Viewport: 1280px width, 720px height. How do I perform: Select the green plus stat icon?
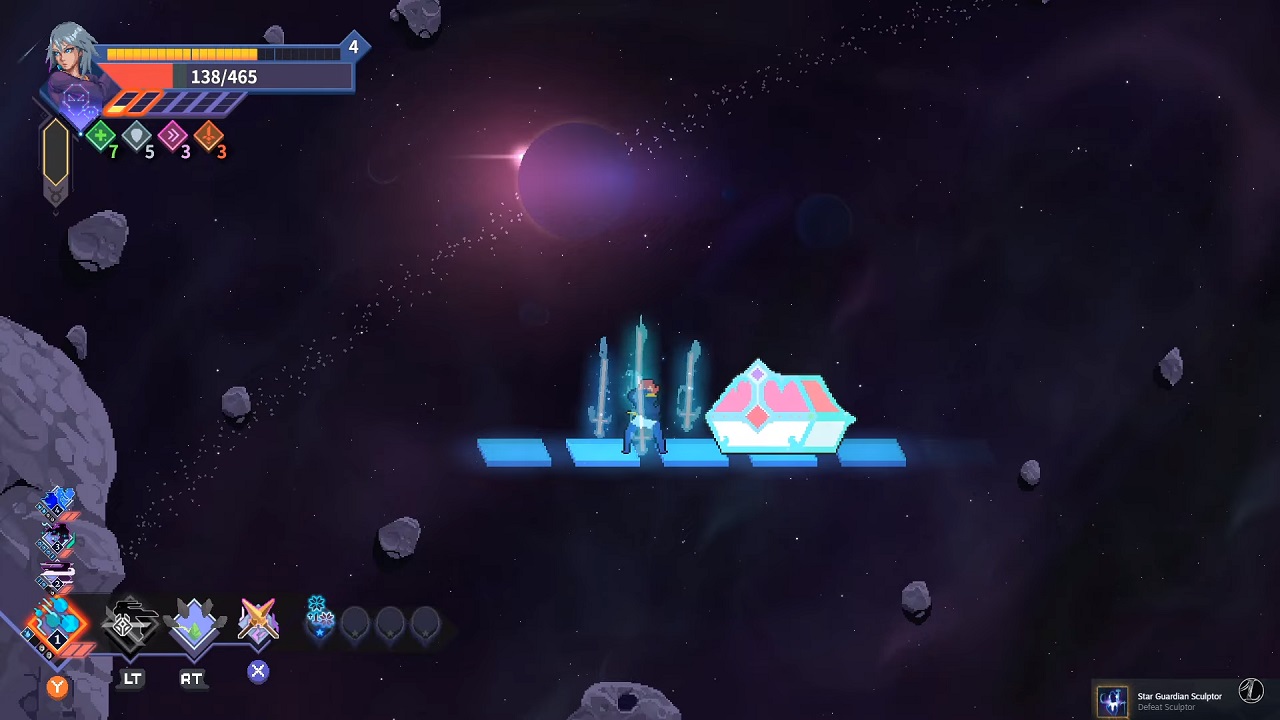[100, 136]
